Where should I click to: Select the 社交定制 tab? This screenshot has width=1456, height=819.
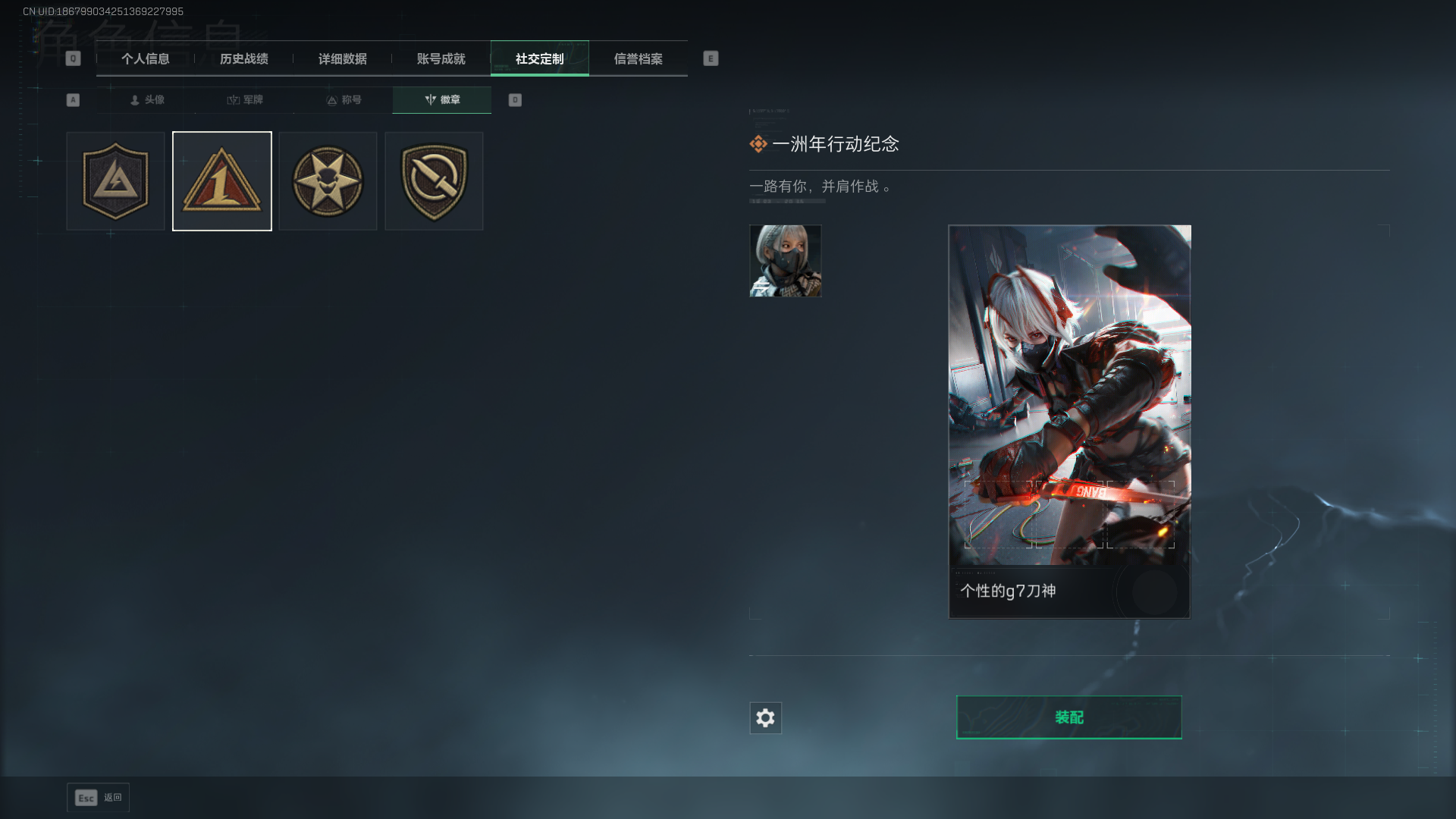(539, 58)
